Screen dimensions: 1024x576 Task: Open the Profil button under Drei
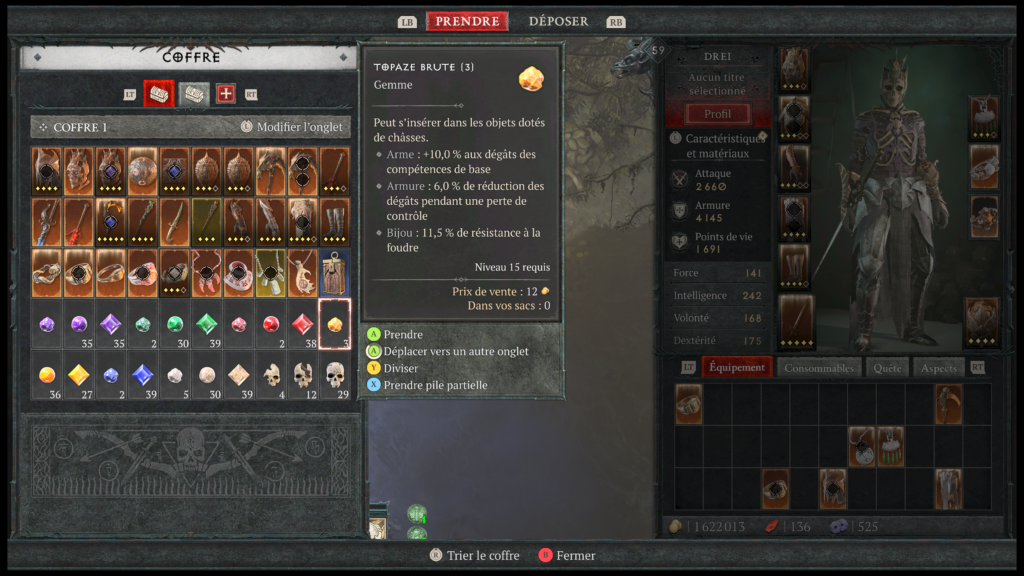(717, 114)
